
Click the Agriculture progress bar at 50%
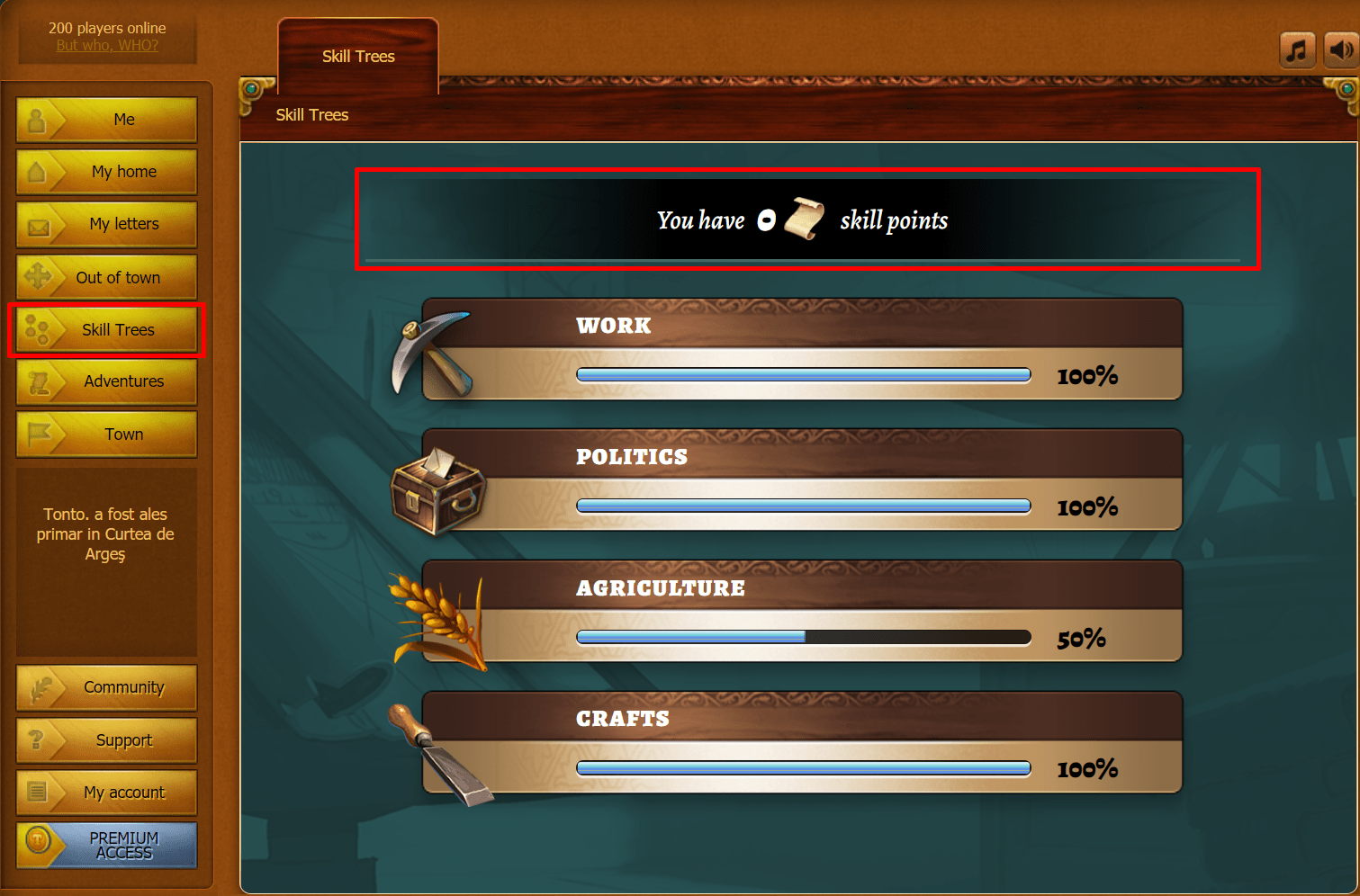pyautogui.click(x=804, y=637)
